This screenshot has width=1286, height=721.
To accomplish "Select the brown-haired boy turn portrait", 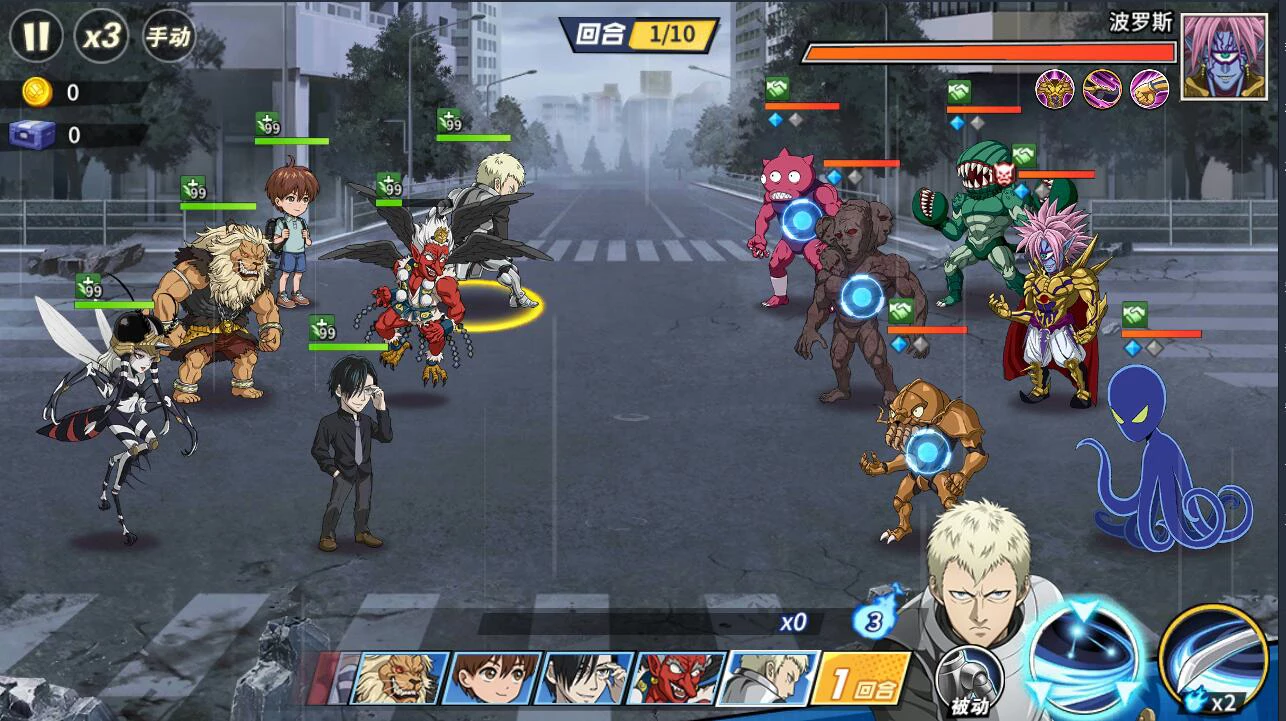I will tap(494, 678).
